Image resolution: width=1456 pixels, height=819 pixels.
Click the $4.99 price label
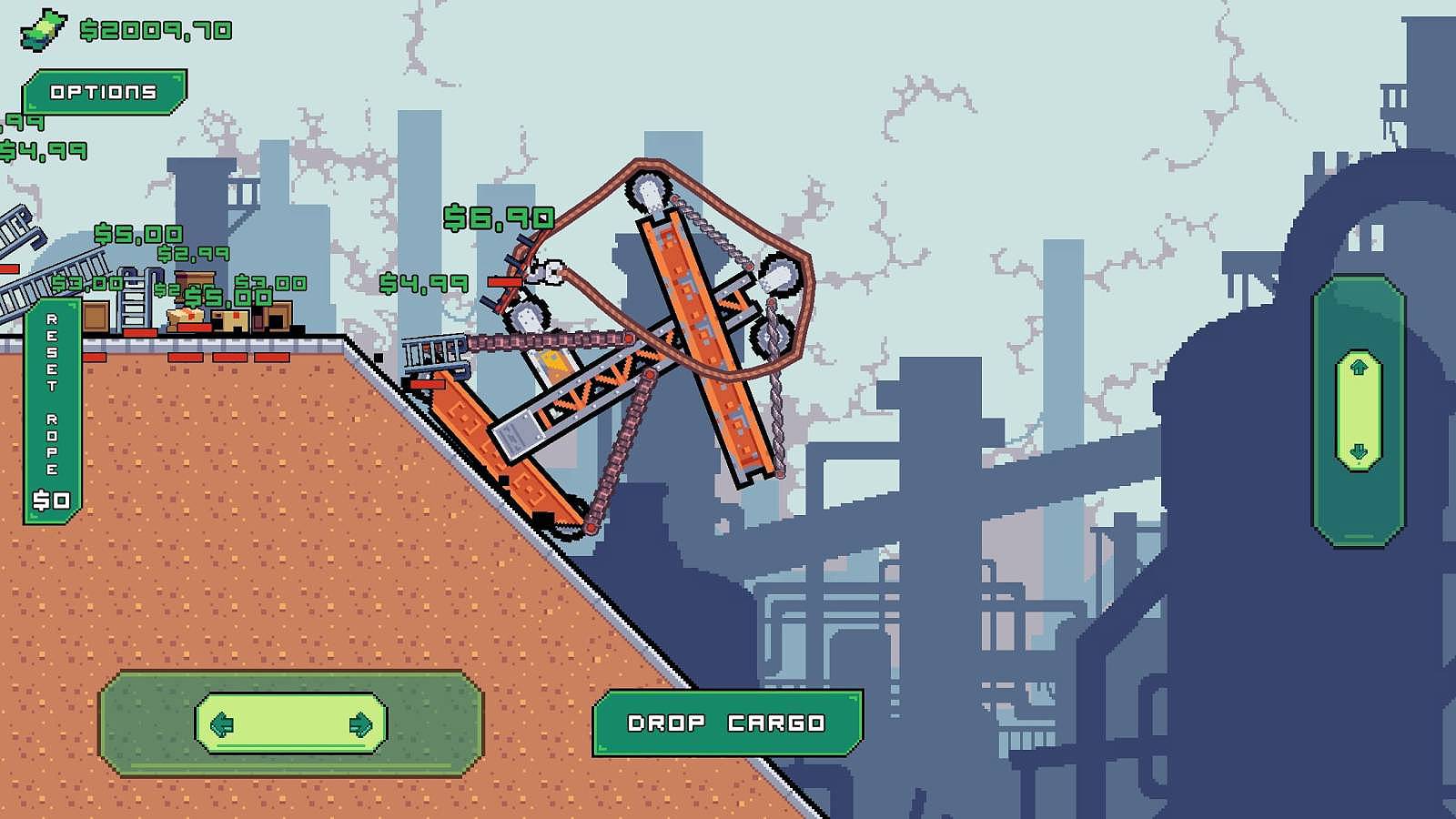pyautogui.click(x=426, y=284)
